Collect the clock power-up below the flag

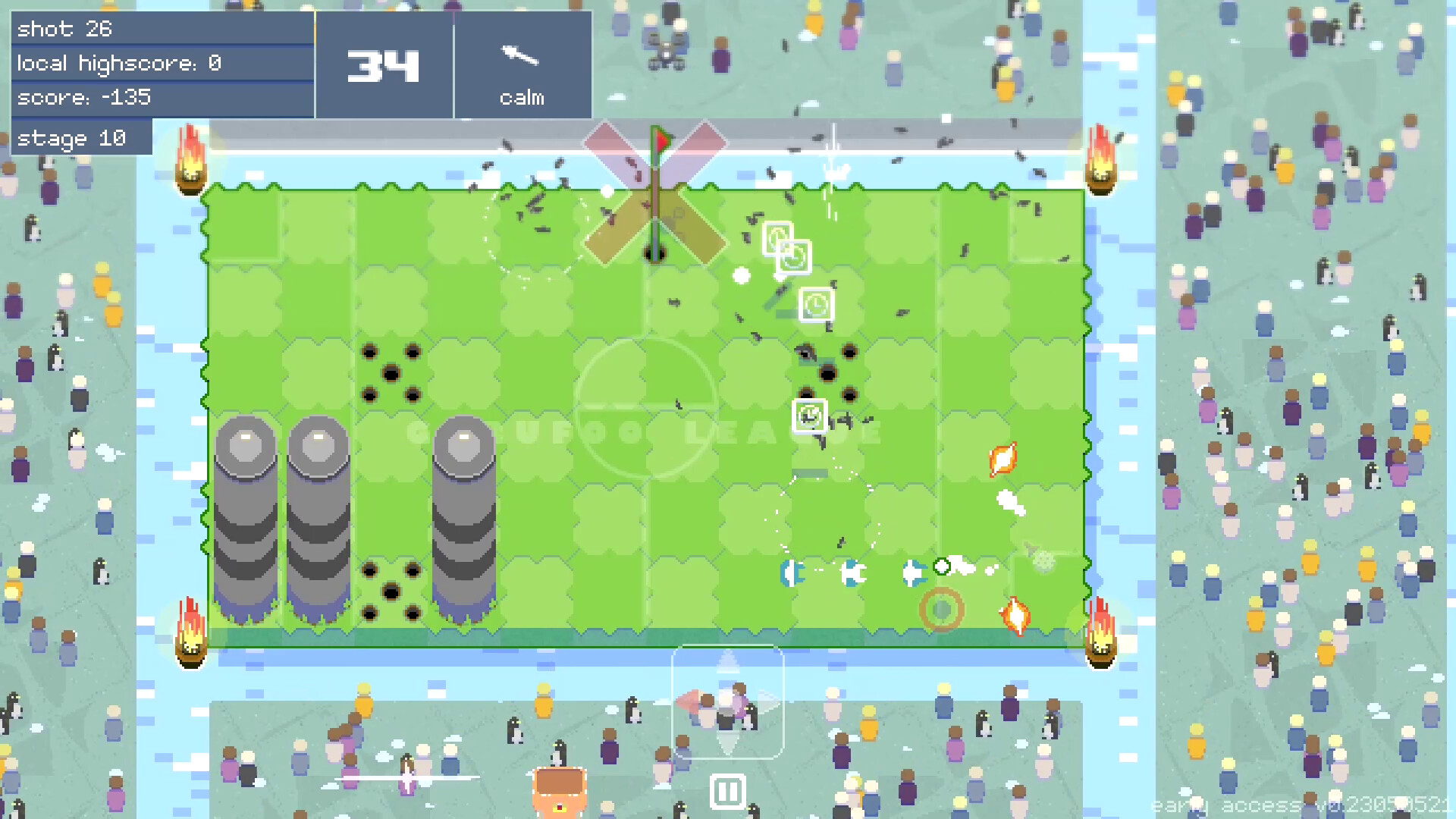(x=778, y=236)
